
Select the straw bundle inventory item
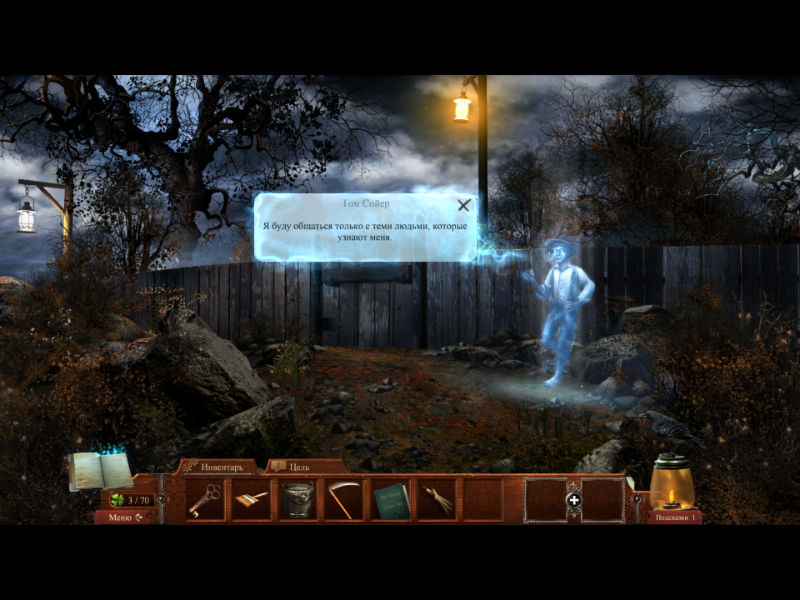[436, 499]
